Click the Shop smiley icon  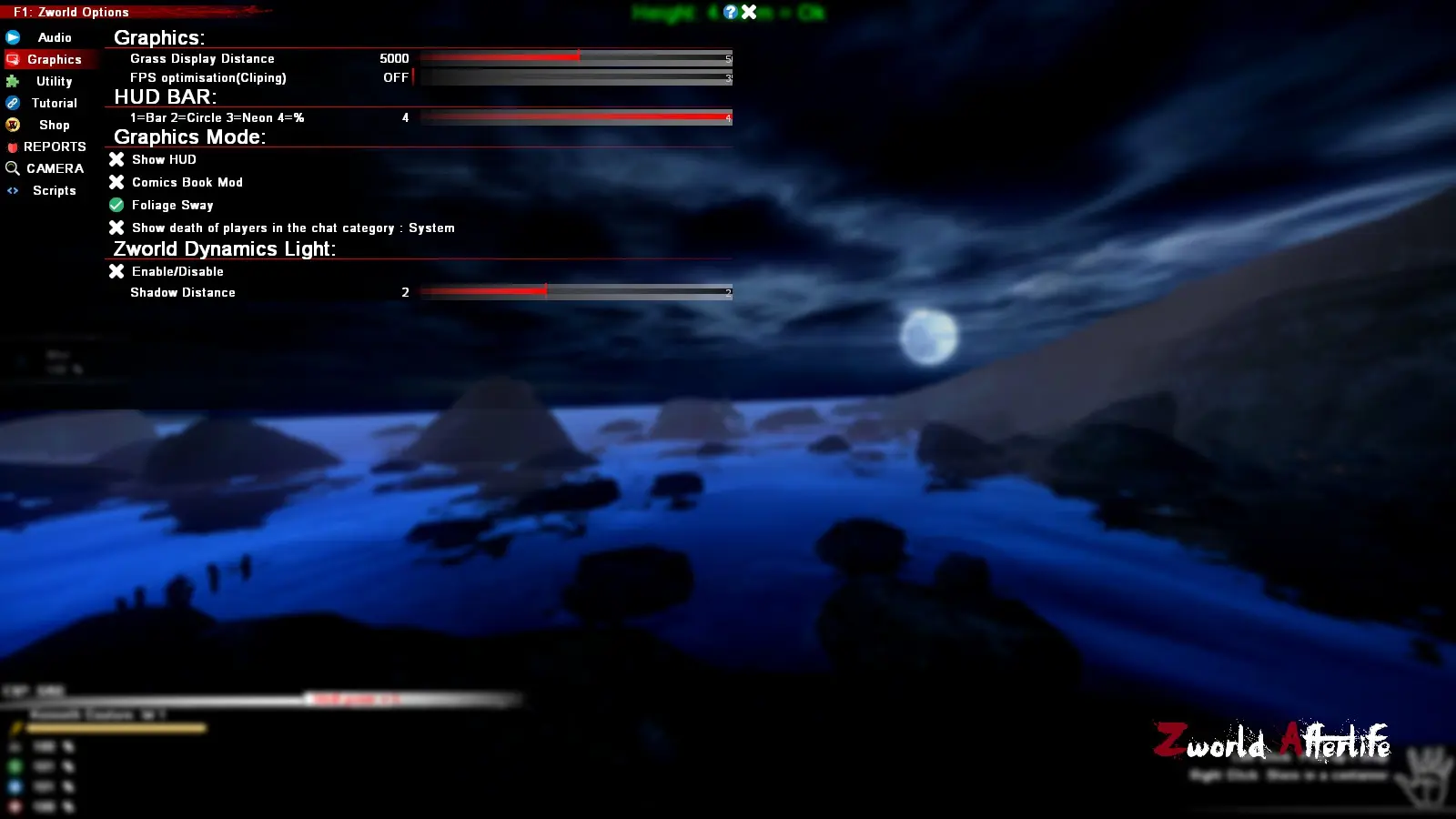tap(13, 125)
